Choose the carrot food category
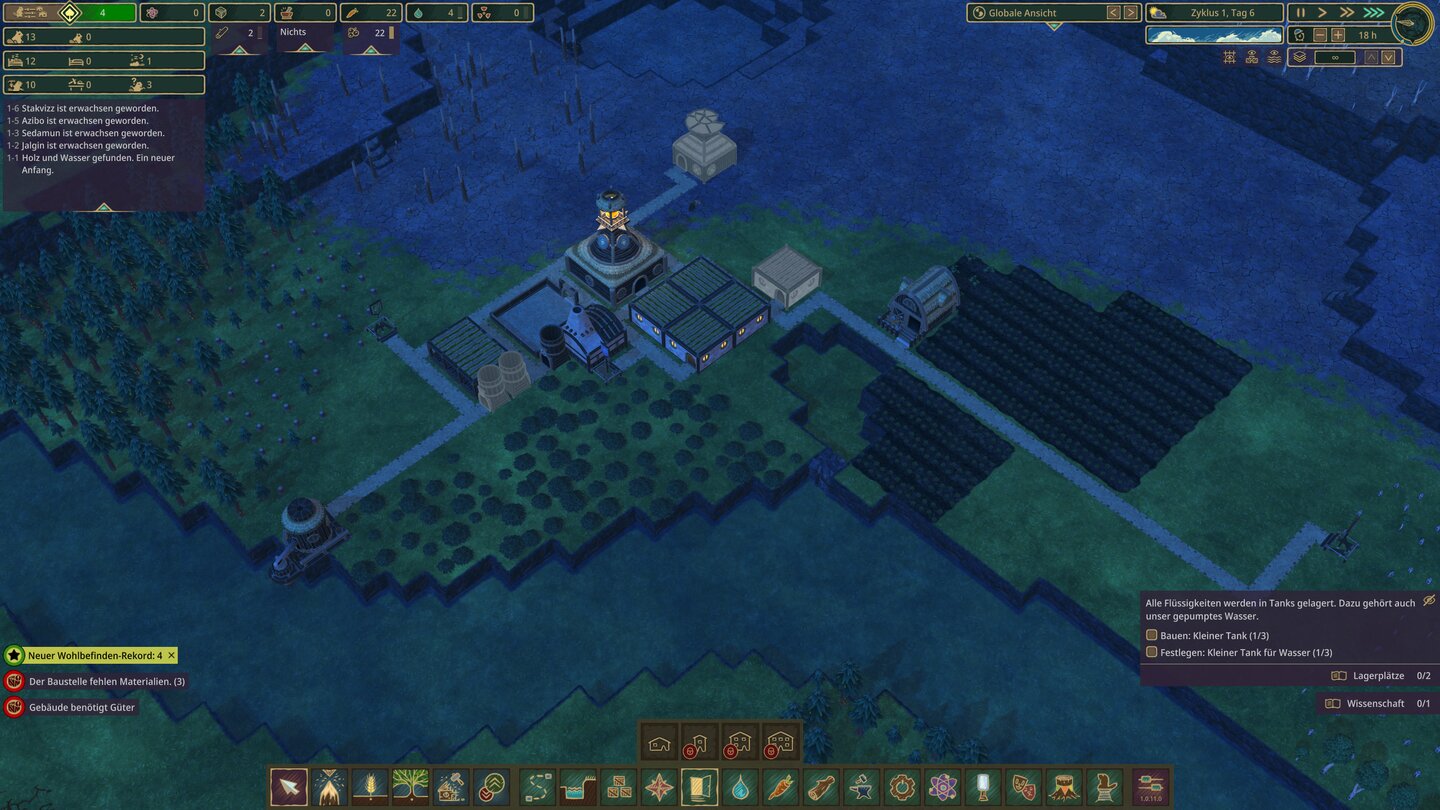 click(x=780, y=787)
